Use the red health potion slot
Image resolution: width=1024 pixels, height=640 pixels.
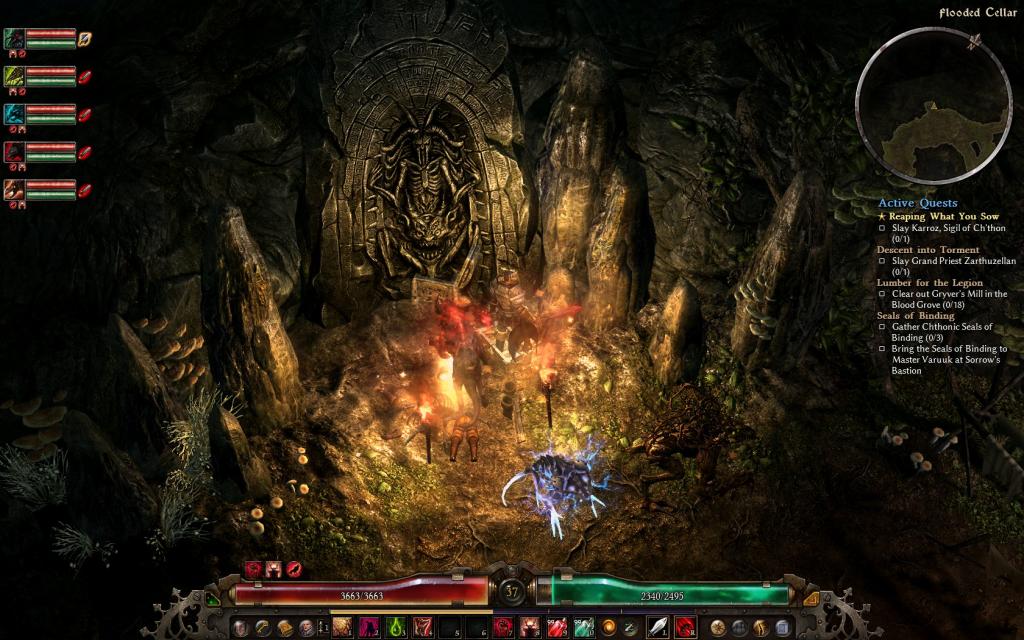(x=558, y=627)
